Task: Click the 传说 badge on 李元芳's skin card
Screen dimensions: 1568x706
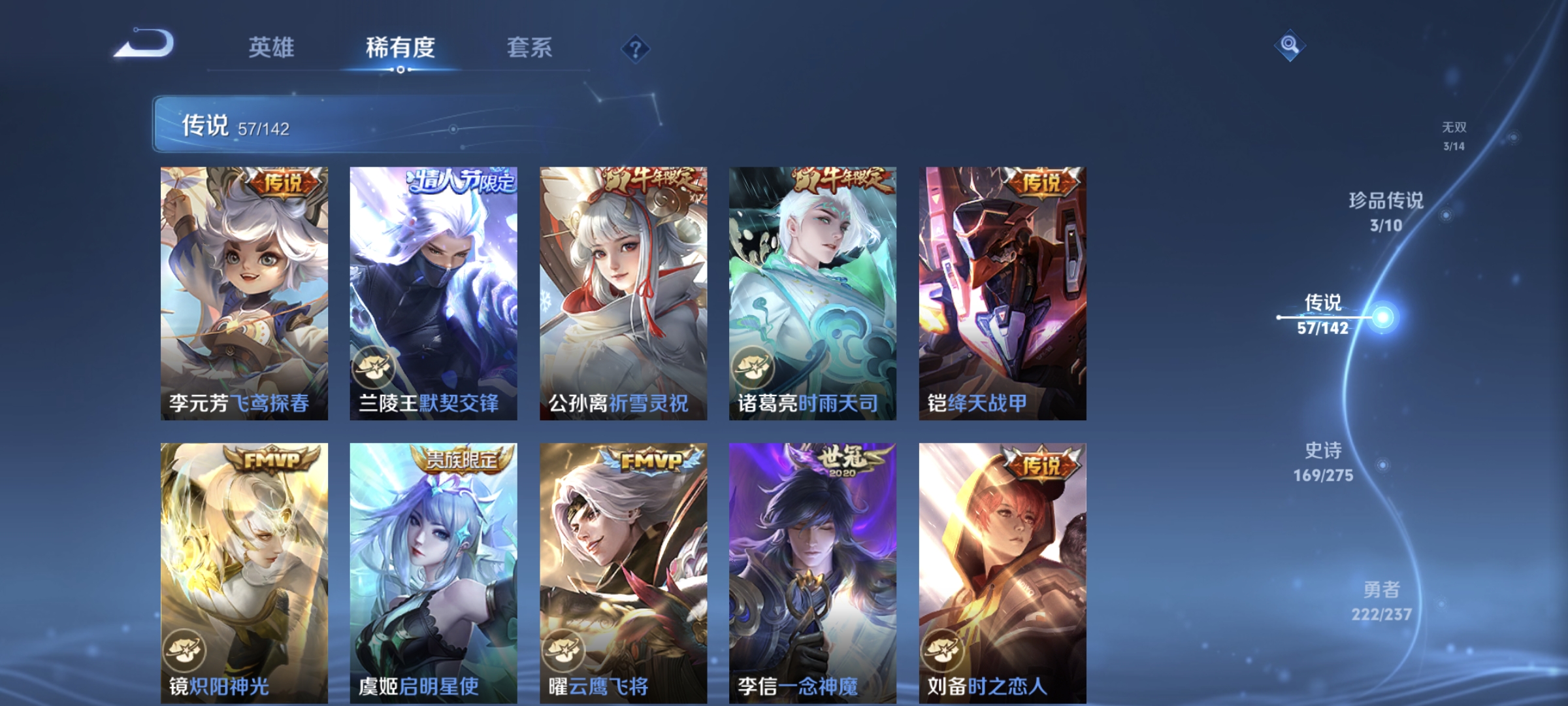Action: click(x=284, y=182)
